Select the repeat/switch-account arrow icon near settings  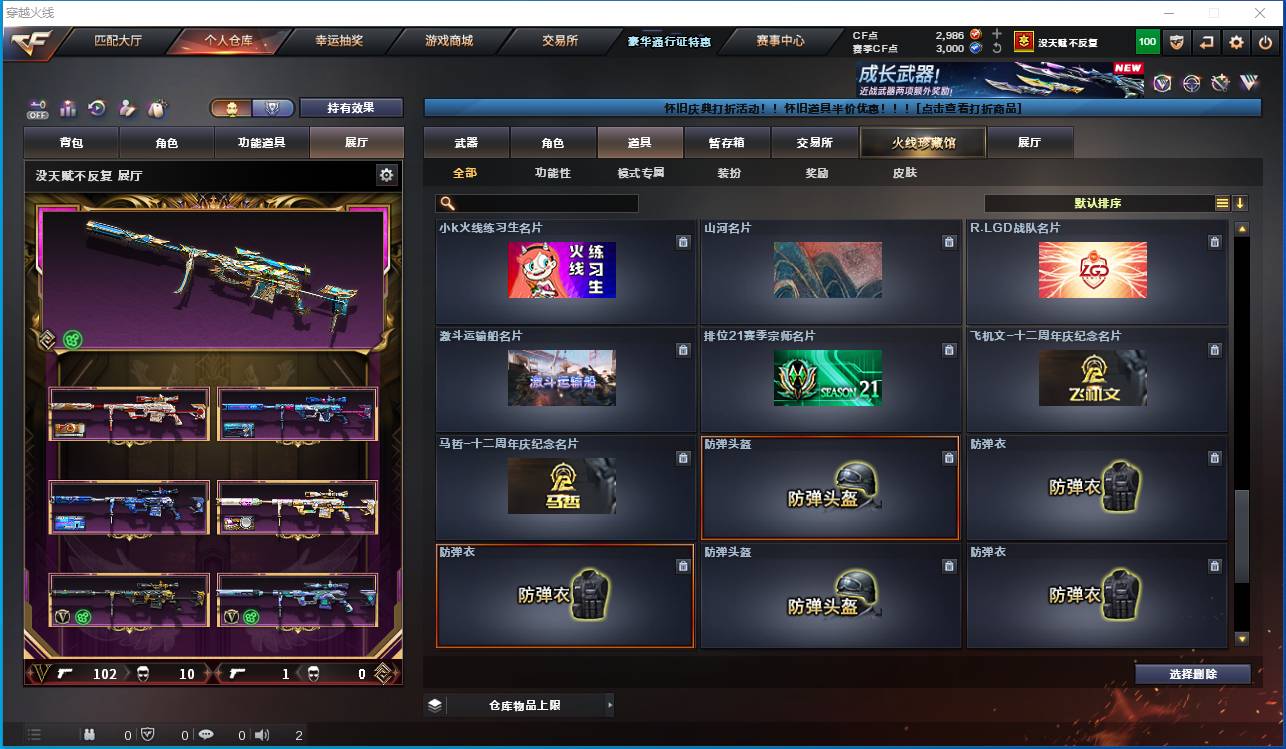(1206, 42)
